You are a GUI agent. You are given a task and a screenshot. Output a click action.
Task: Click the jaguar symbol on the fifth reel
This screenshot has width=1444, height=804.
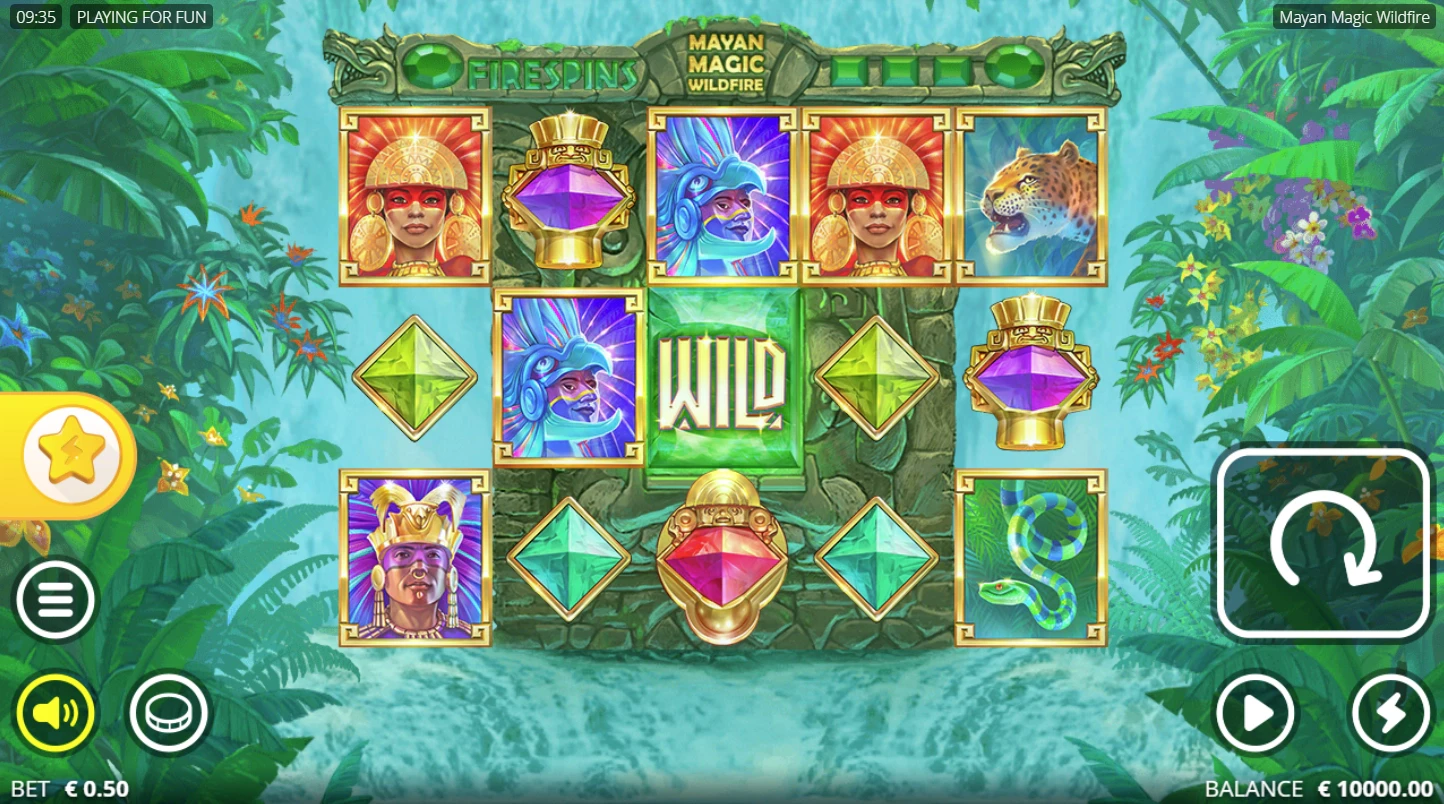click(x=1030, y=197)
